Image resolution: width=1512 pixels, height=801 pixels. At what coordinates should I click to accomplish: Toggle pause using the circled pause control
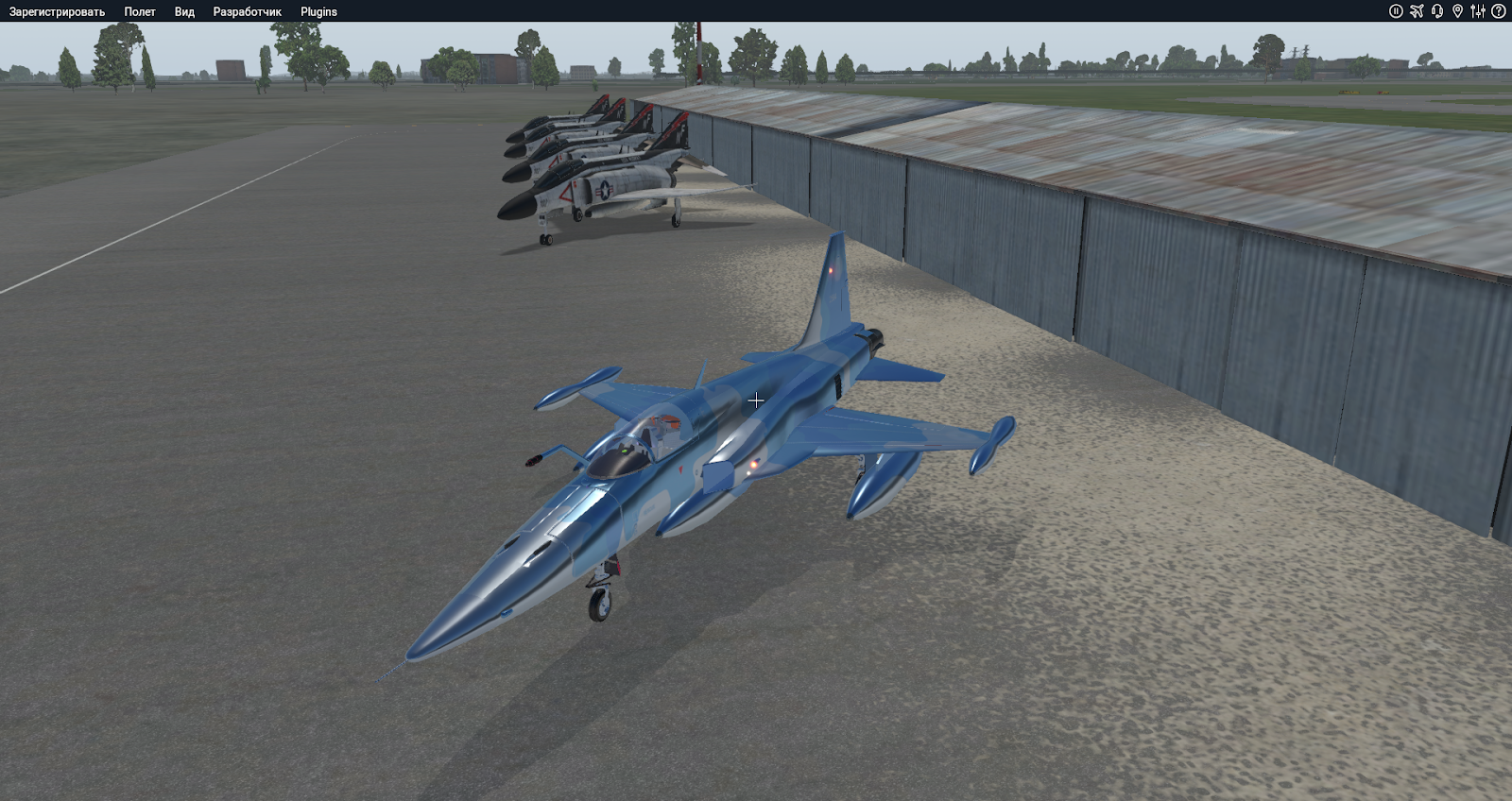point(1396,10)
